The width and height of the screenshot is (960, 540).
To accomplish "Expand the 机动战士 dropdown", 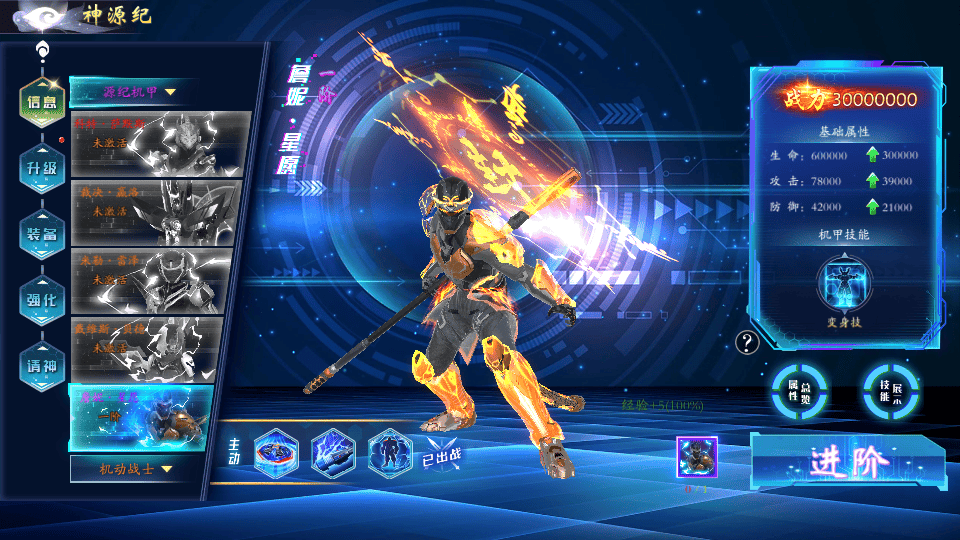I will pyautogui.click(x=135, y=468).
